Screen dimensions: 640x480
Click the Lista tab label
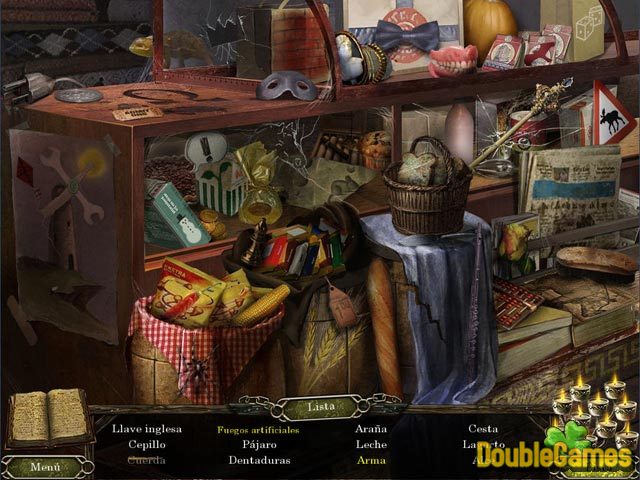(x=320, y=408)
